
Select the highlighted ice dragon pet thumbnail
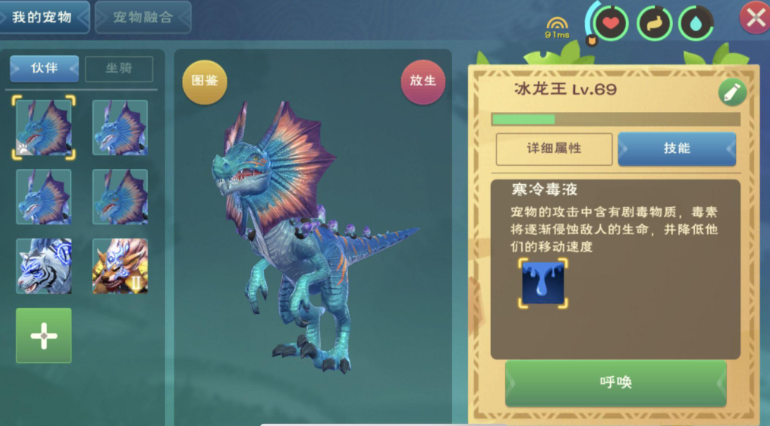point(44,128)
